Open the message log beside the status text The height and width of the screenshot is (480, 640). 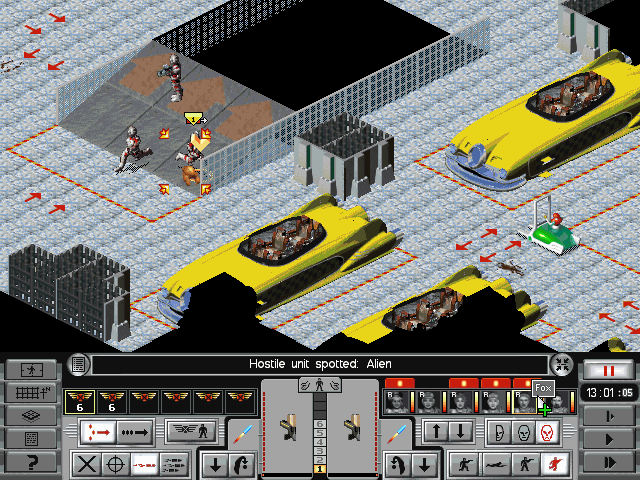click(x=78, y=364)
